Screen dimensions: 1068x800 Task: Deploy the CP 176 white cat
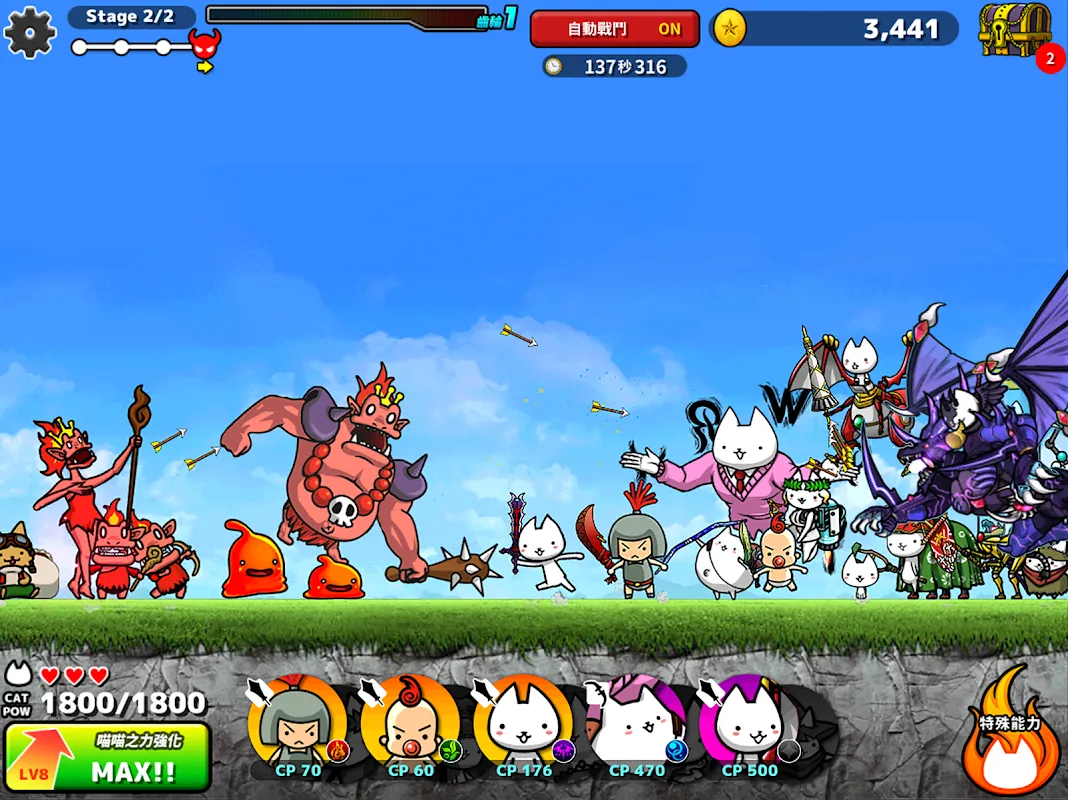click(523, 727)
